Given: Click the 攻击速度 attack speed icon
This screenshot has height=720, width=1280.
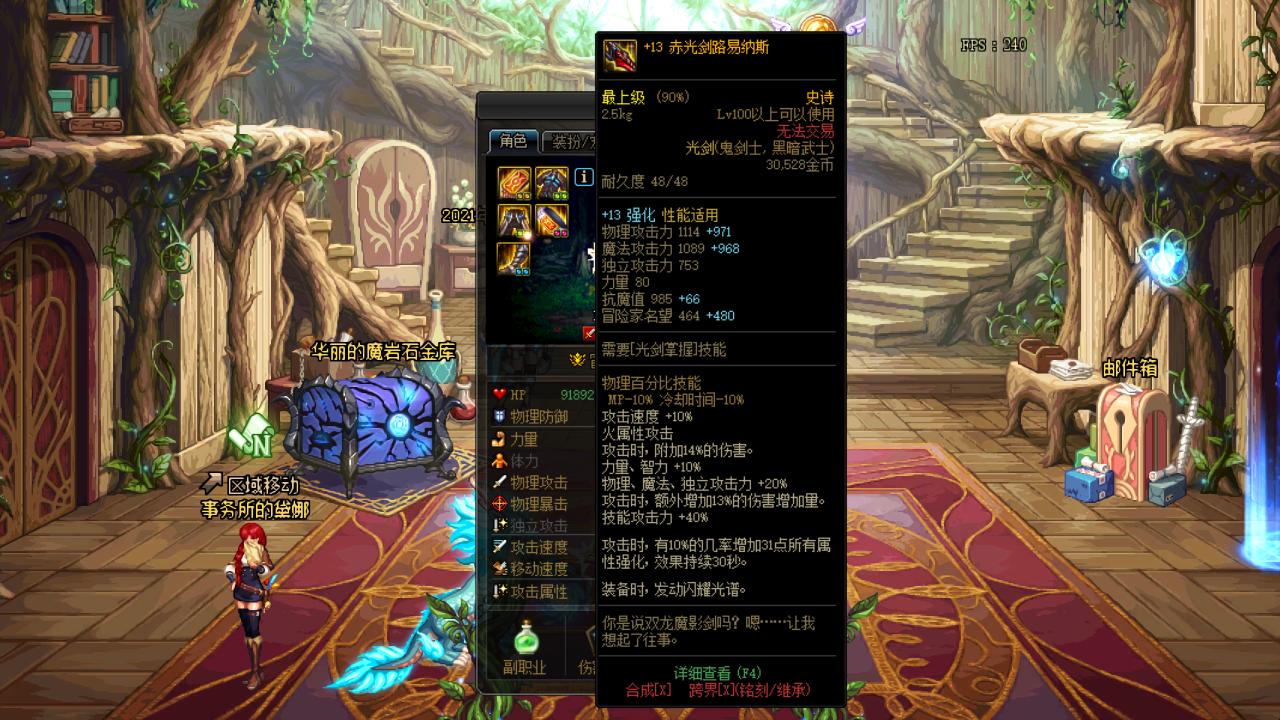Looking at the screenshot, I should coord(498,545).
